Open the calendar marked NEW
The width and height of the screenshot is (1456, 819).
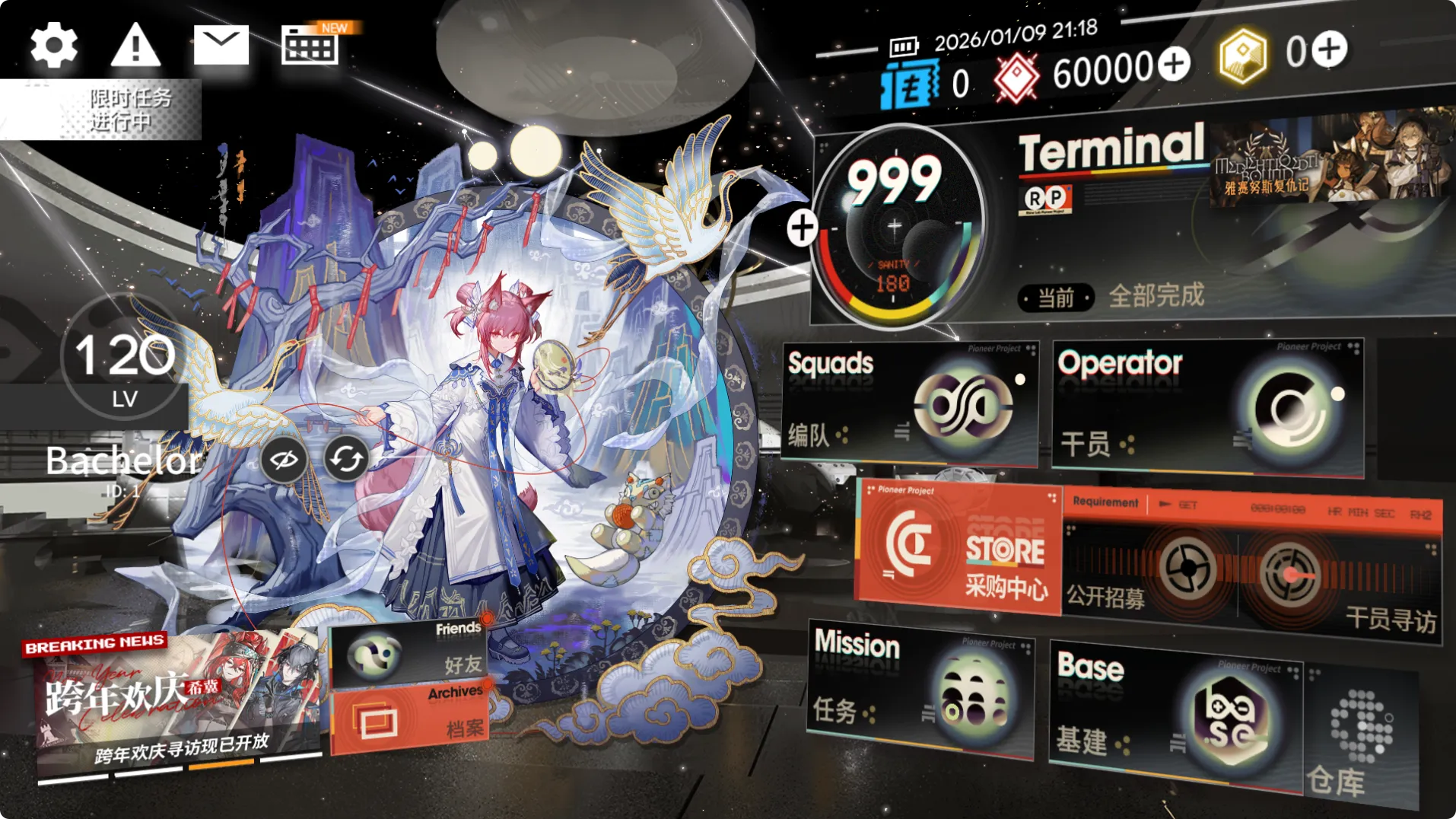[310, 47]
